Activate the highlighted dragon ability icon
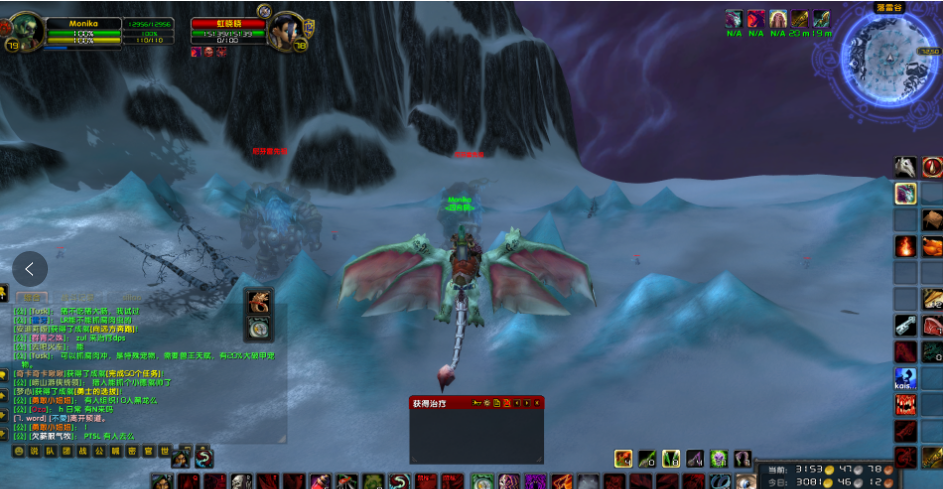Image resolution: width=943 pixels, height=489 pixels. click(x=905, y=193)
